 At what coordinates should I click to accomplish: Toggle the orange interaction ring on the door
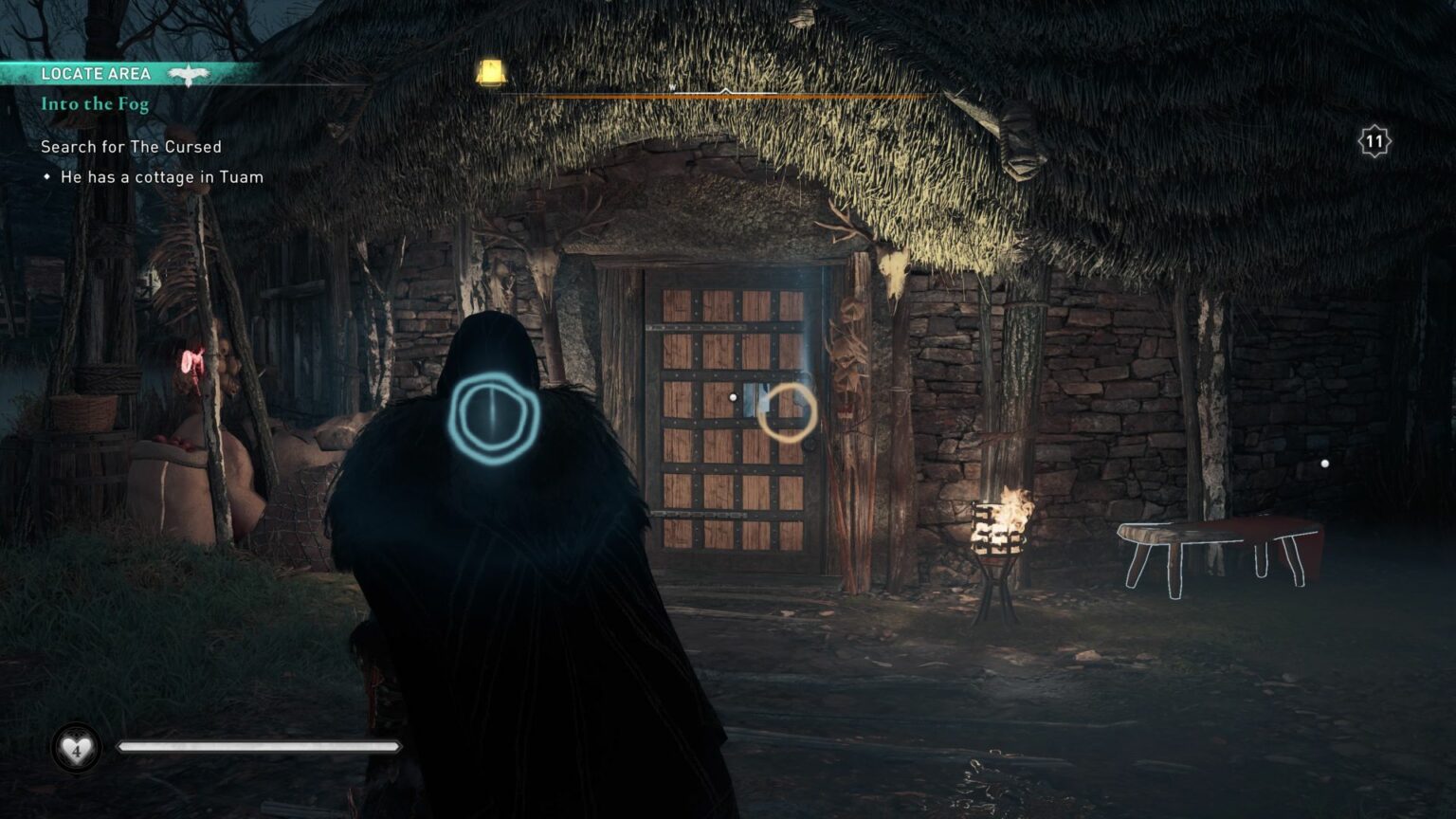coord(790,411)
